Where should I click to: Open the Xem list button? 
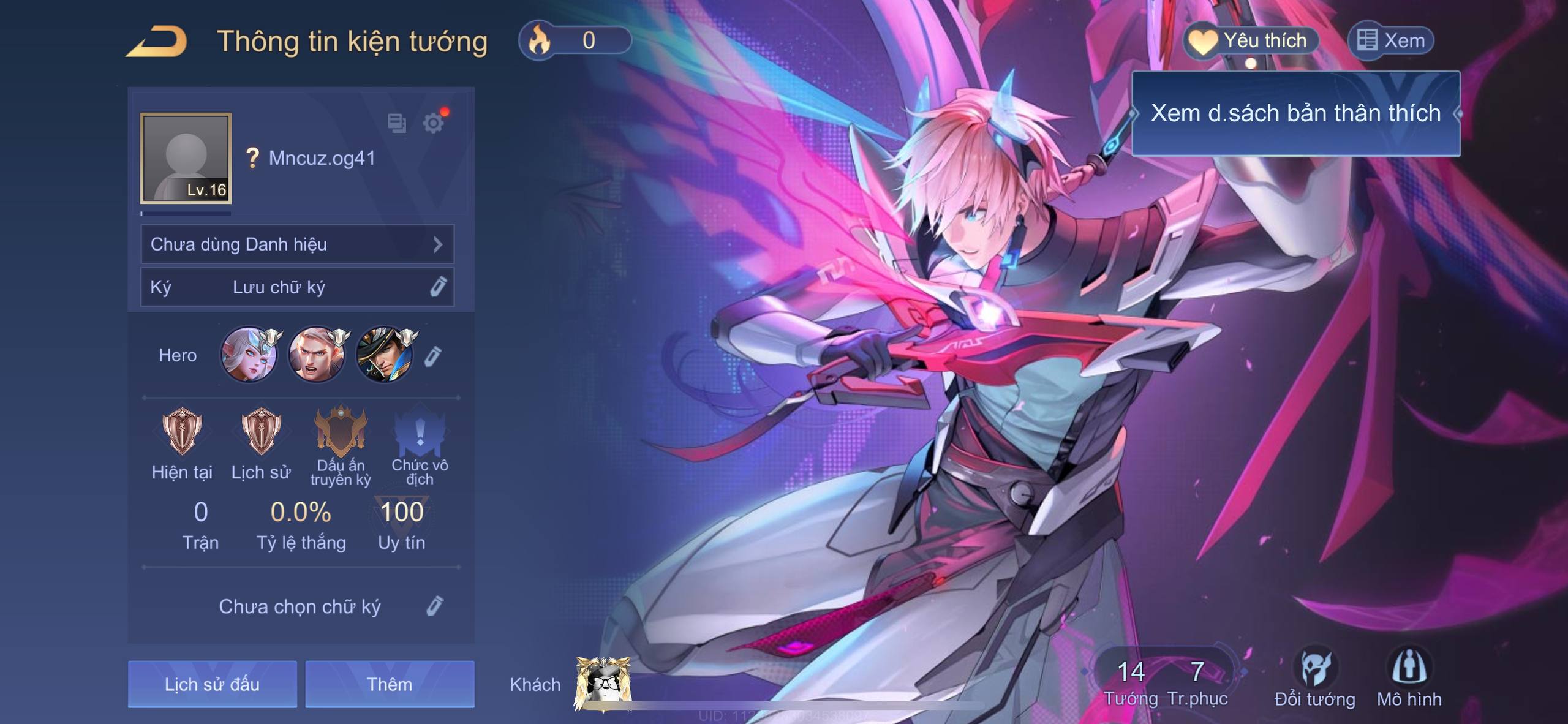(x=1391, y=41)
